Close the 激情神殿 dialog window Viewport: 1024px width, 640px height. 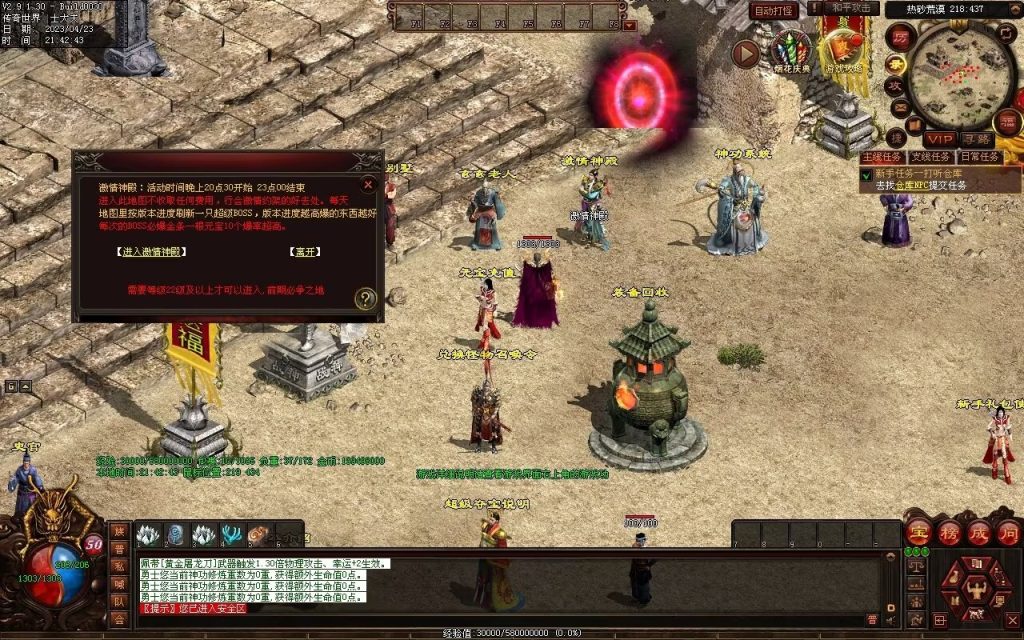click(368, 184)
